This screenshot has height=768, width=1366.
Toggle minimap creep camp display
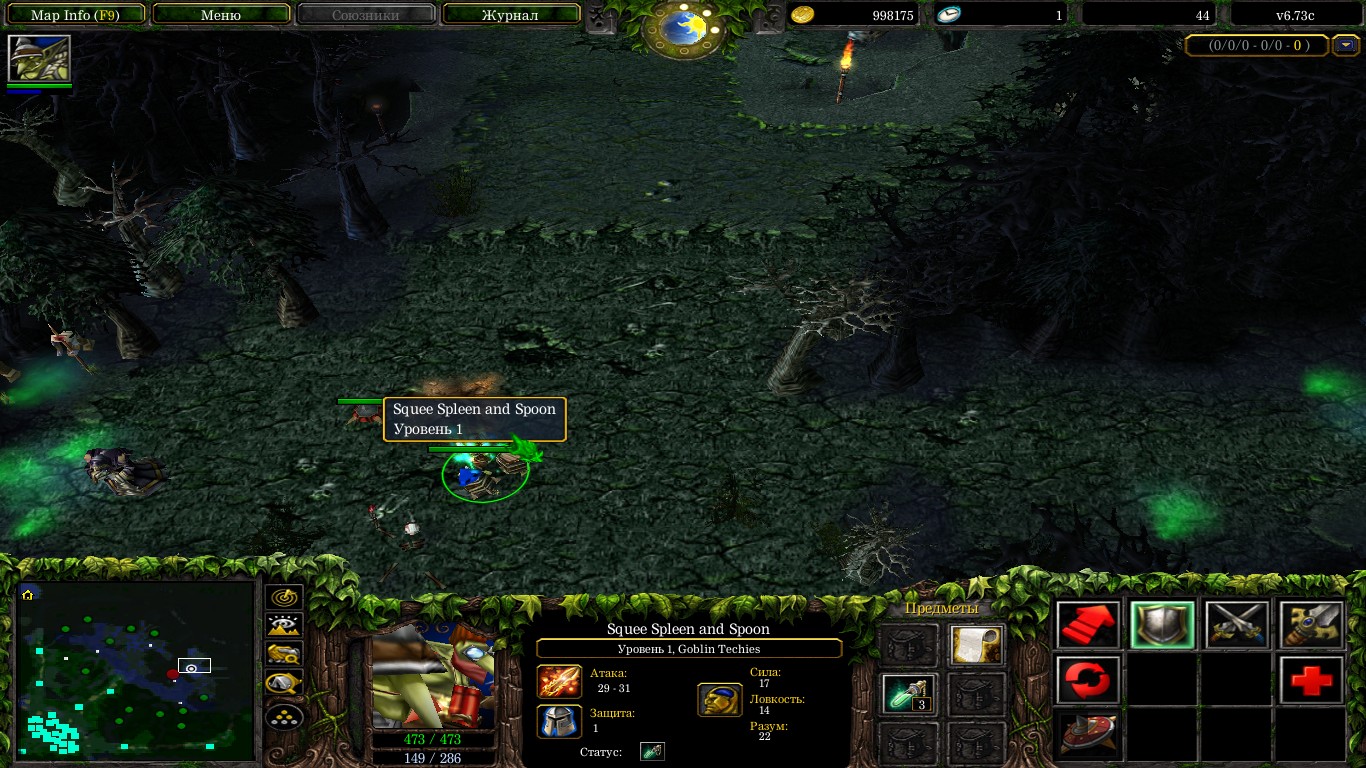click(x=285, y=685)
